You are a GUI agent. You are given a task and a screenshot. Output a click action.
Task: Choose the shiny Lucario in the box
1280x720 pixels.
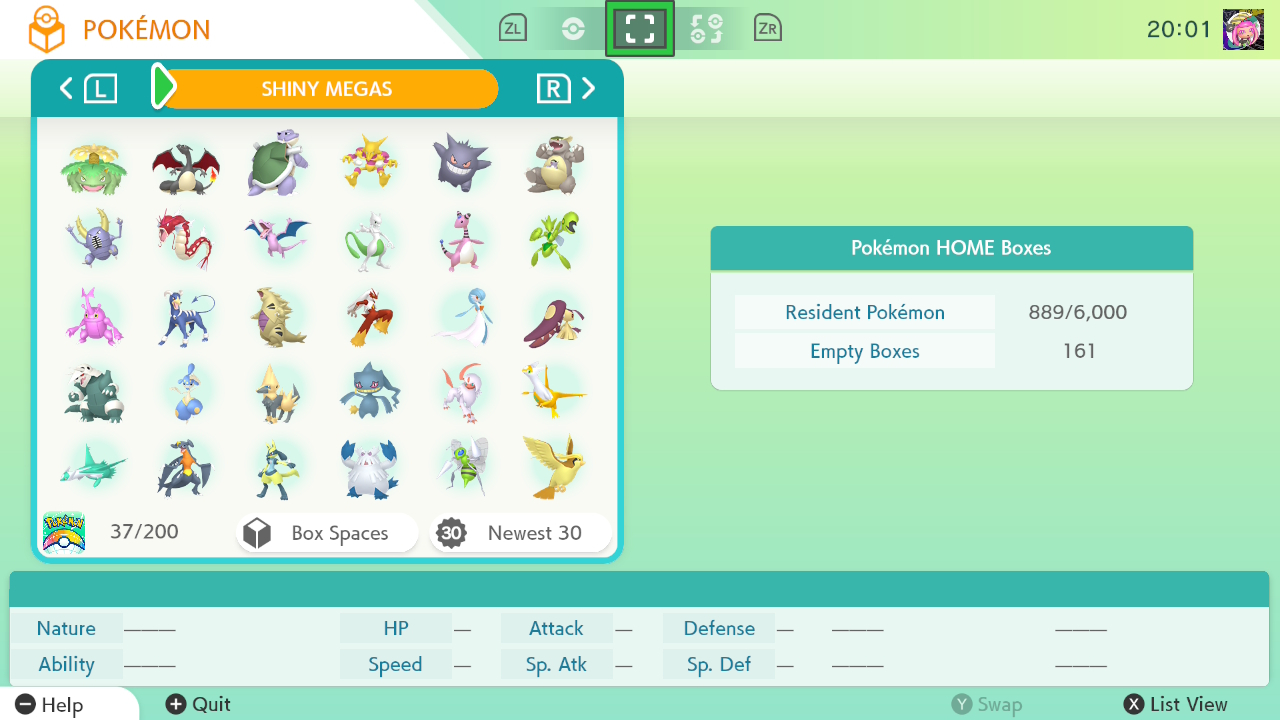278,467
